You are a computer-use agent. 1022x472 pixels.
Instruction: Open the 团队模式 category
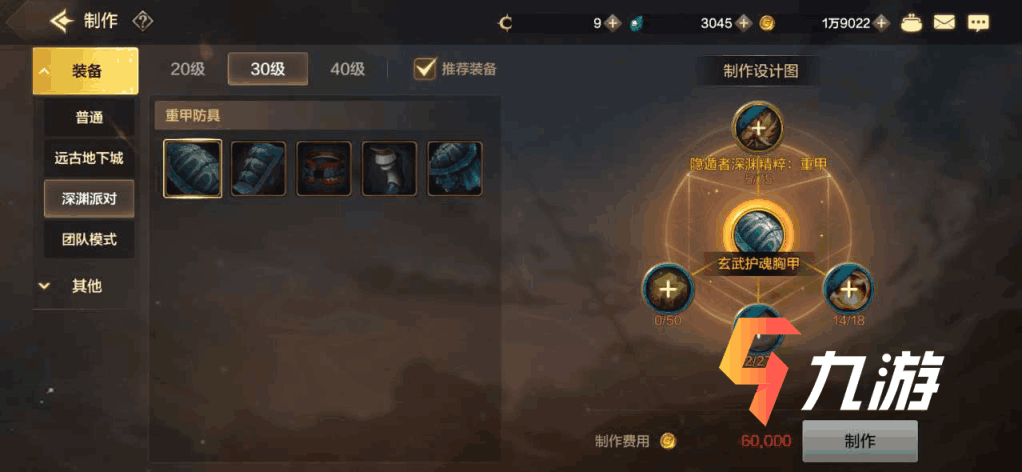[89, 239]
